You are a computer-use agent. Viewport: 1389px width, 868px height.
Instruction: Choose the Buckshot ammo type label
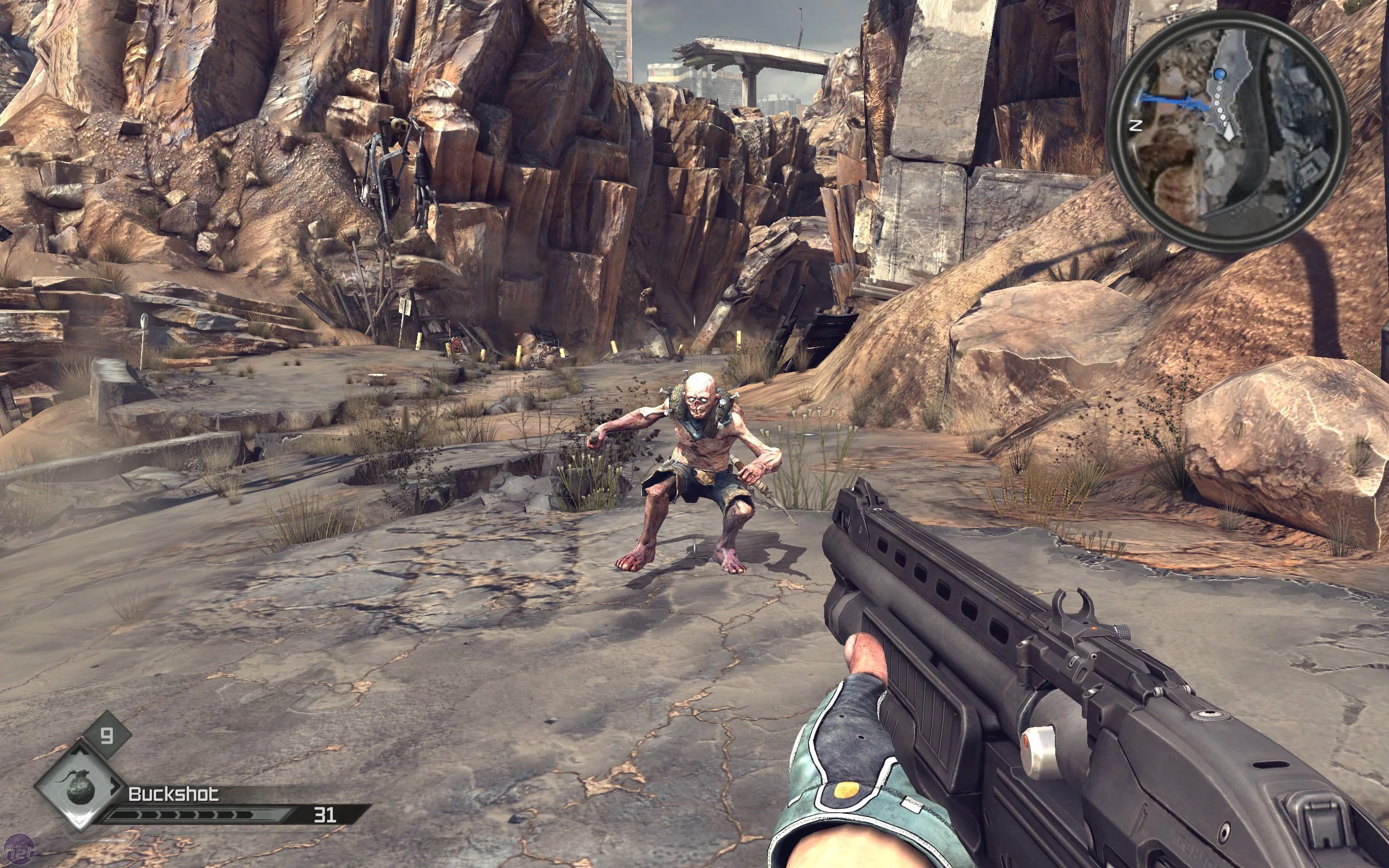173,794
